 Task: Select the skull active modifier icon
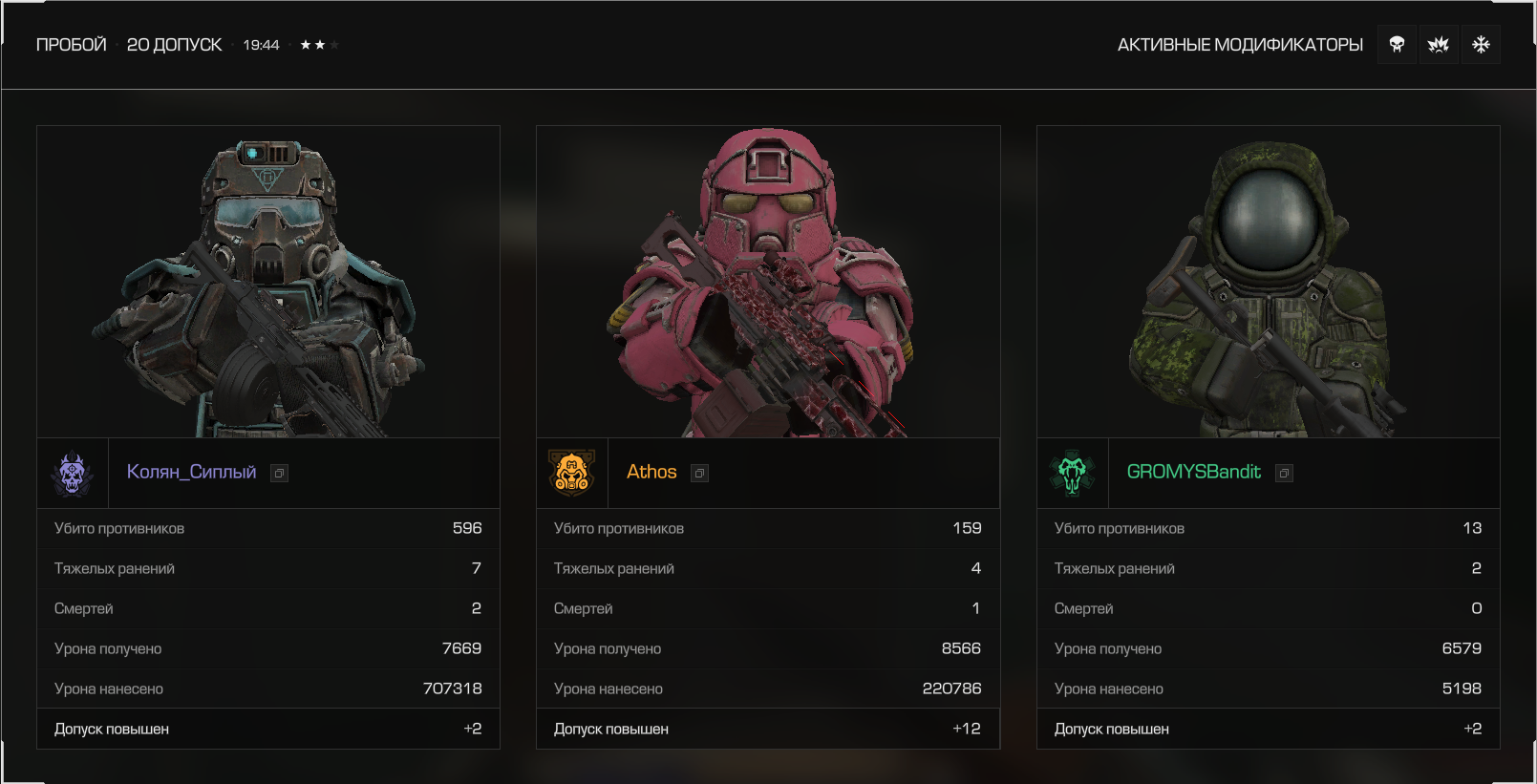tap(1397, 45)
